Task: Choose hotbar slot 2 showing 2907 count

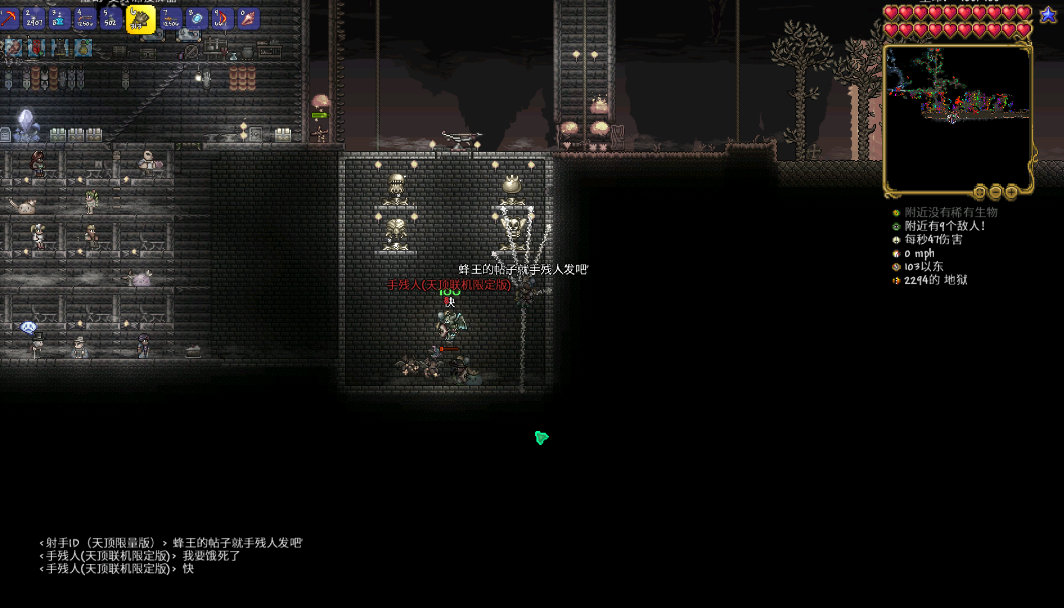Action: pos(34,18)
